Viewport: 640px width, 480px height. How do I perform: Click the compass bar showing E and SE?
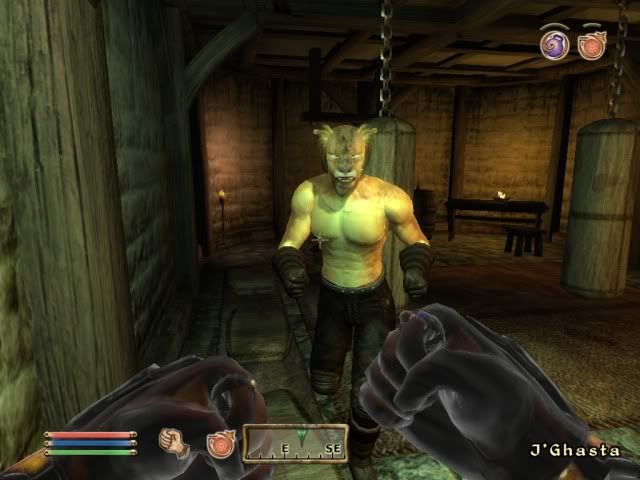click(295, 443)
